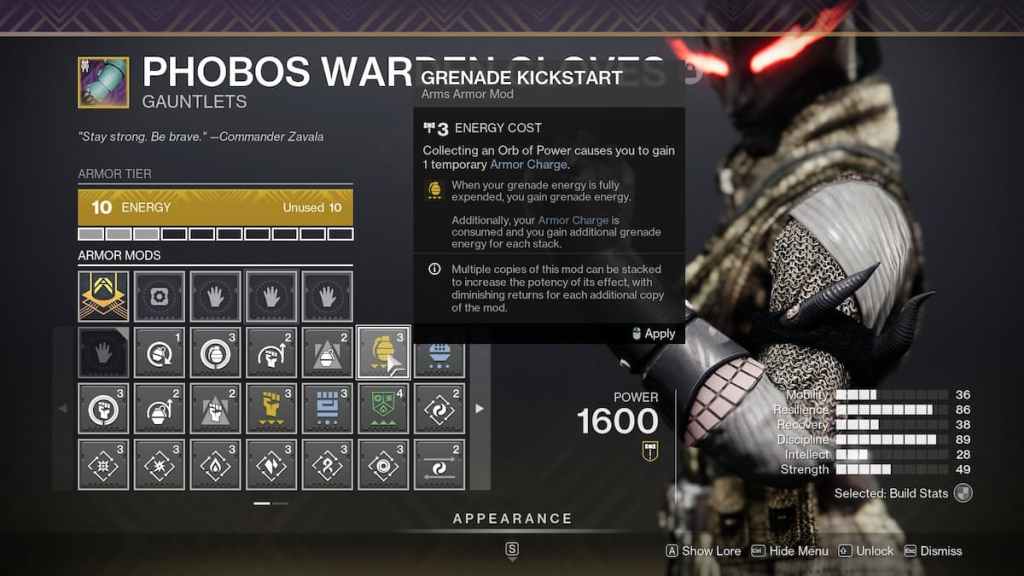Screen dimensions: 1024x576
Task: Show the next page of armor mods
Action: tap(479, 408)
